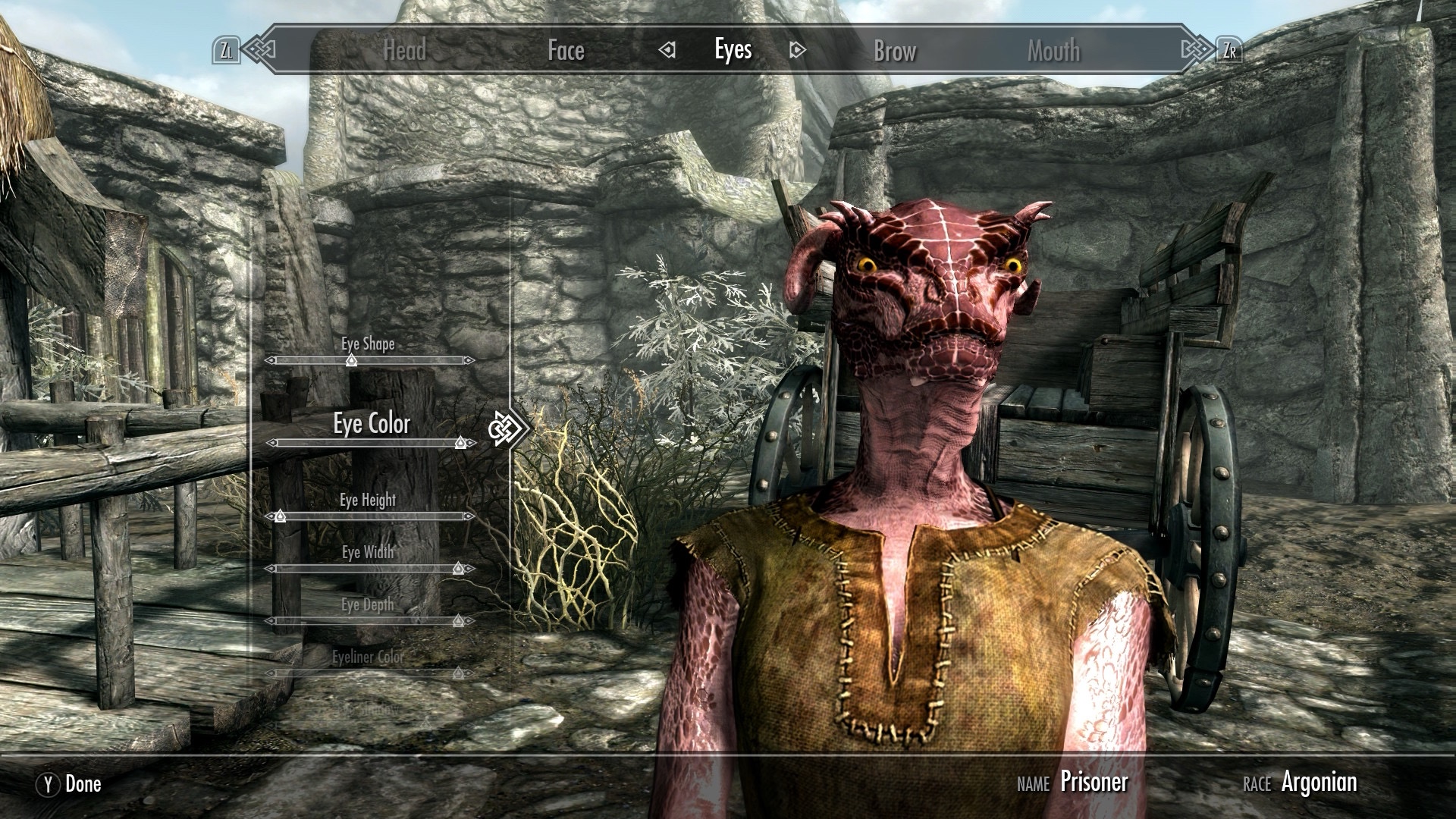Open the Face category tab
Screen dimensions: 1456x819
[x=566, y=51]
